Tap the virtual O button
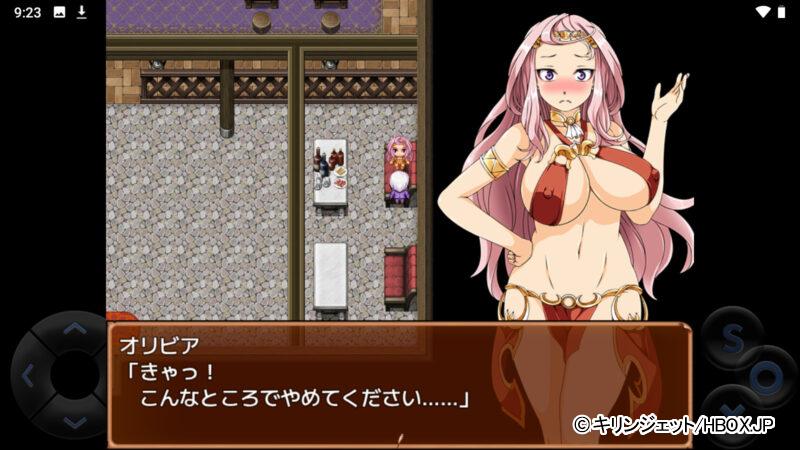Image resolution: width=800 pixels, height=450 pixels. [x=767, y=378]
